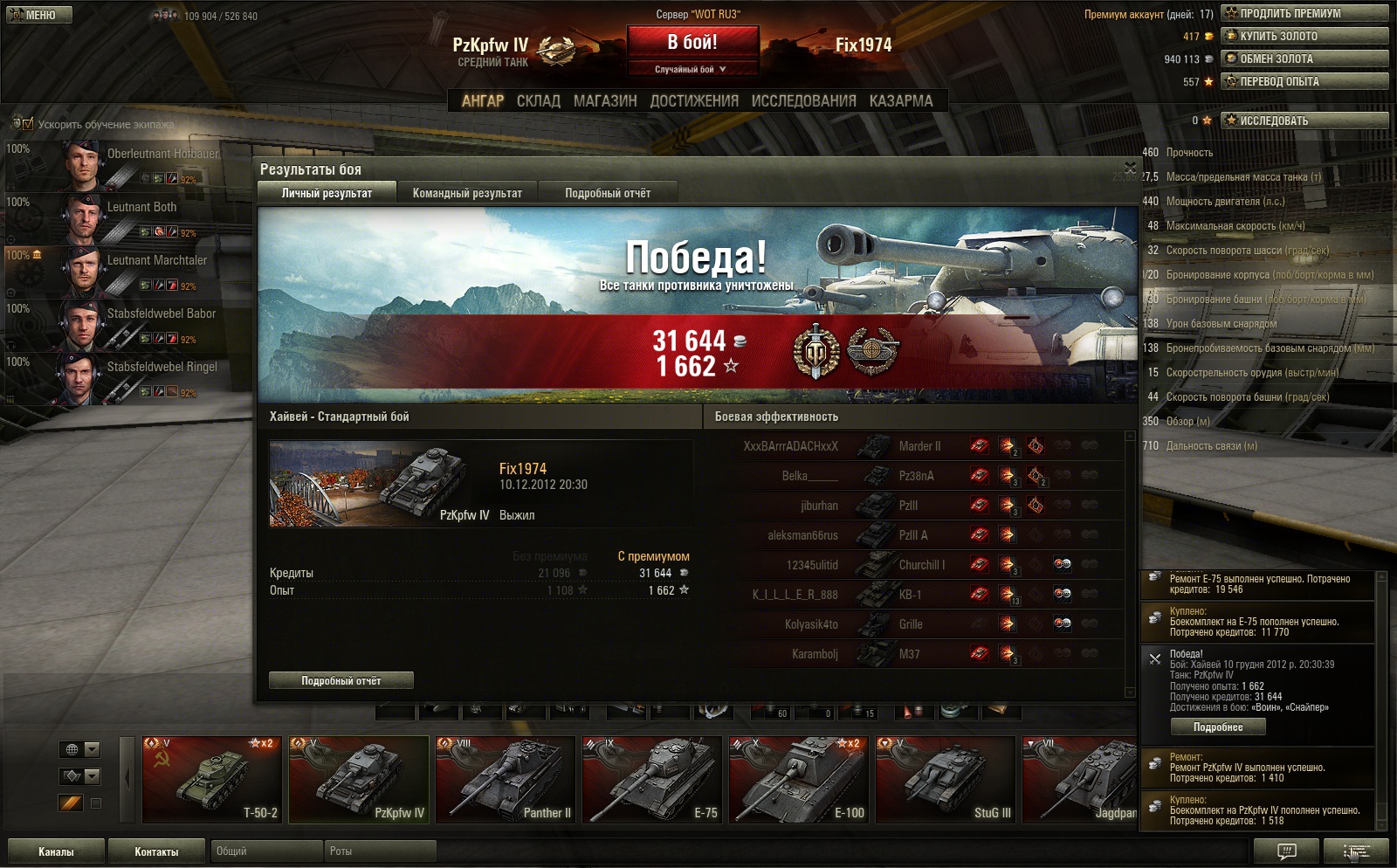Open the МЕНЮ button
1397x868 pixels.
click(39, 15)
